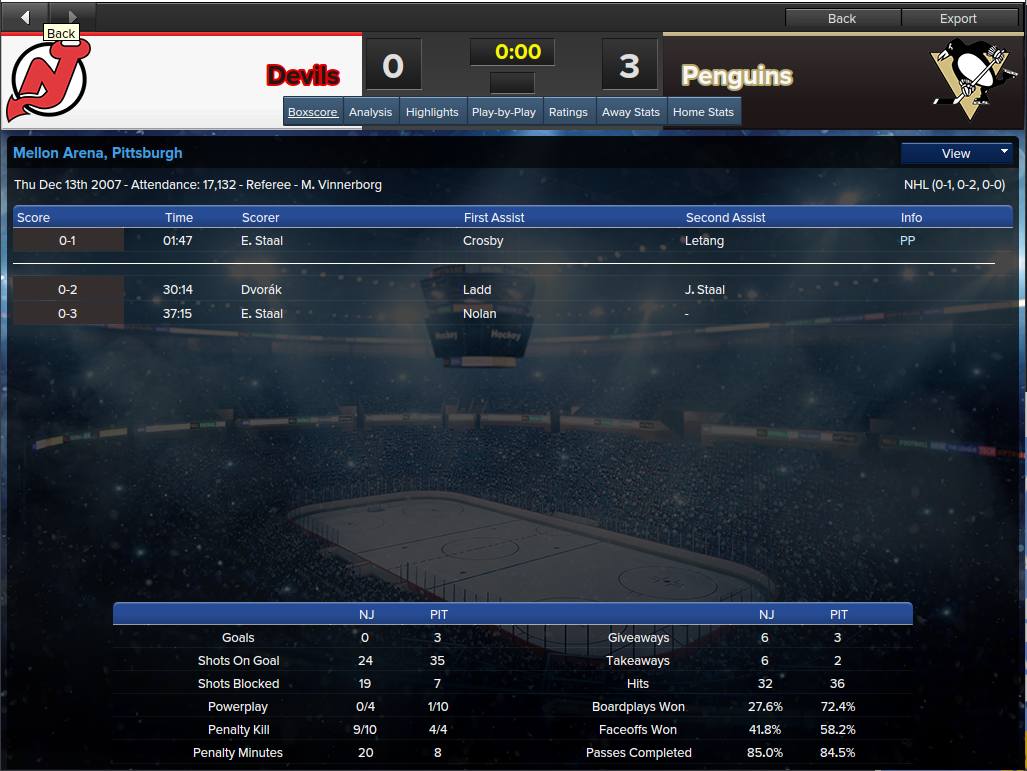Click the Back button at top right
This screenshot has height=771, width=1027.
842,18
